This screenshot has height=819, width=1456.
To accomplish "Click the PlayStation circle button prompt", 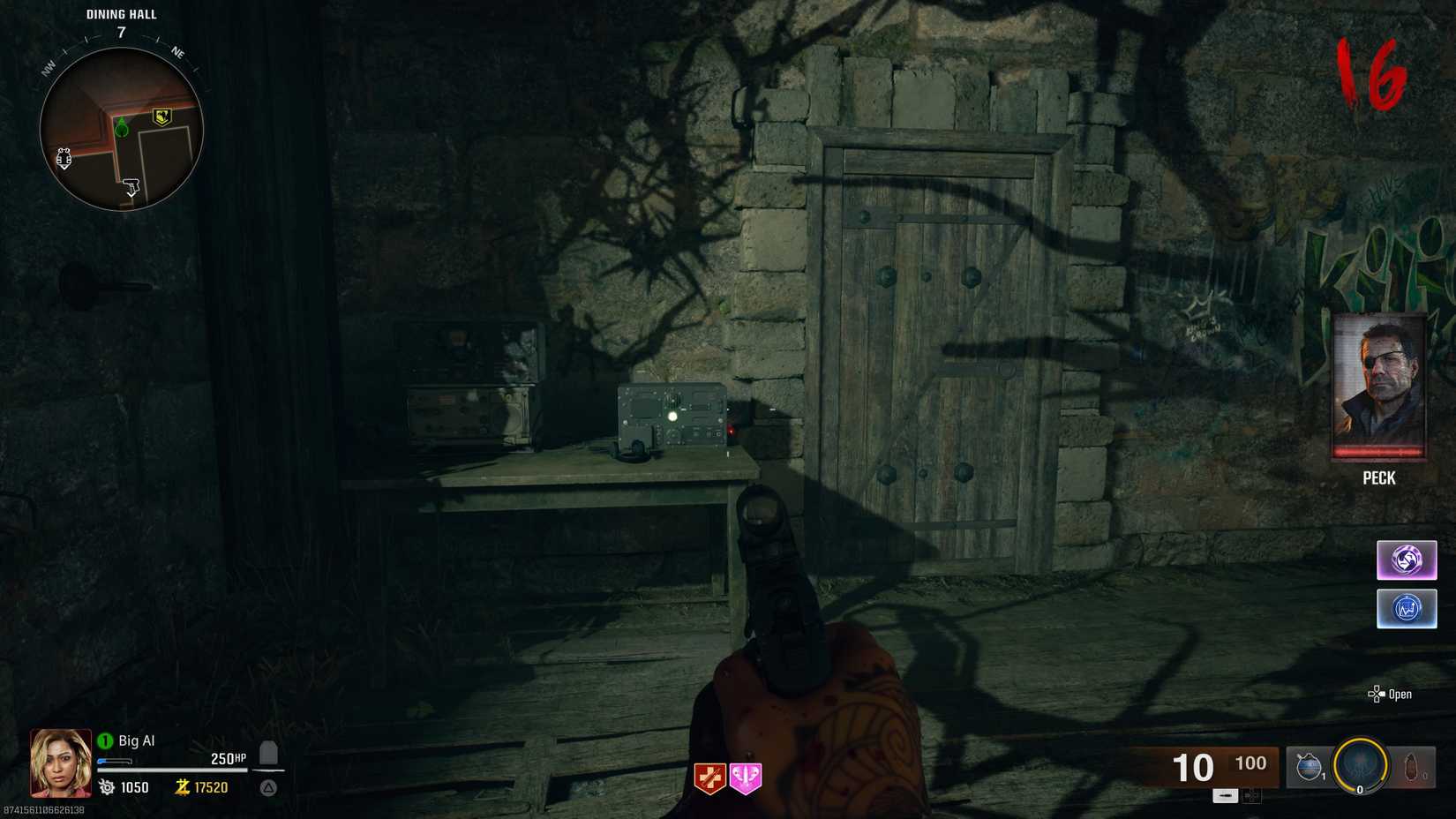I will pos(267,788).
